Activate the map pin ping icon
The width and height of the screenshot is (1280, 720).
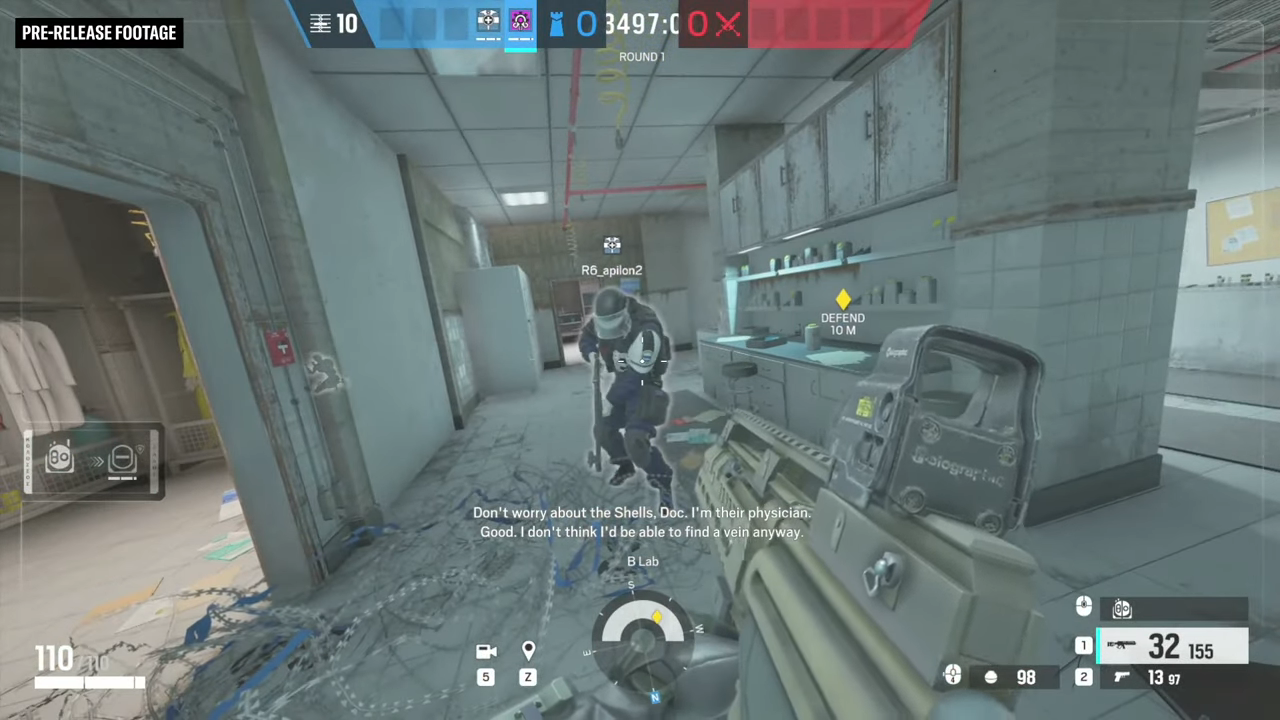[528, 652]
